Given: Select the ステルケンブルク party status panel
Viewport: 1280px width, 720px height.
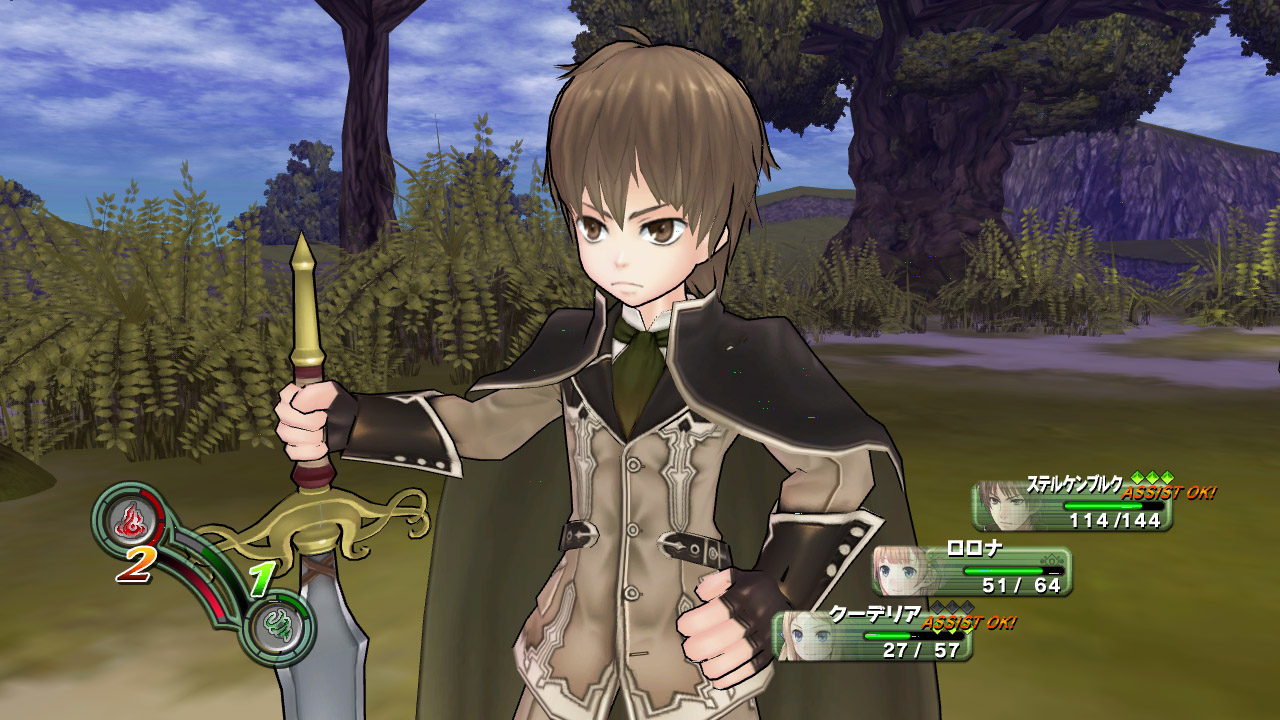Looking at the screenshot, I should pyautogui.click(x=1072, y=506).
